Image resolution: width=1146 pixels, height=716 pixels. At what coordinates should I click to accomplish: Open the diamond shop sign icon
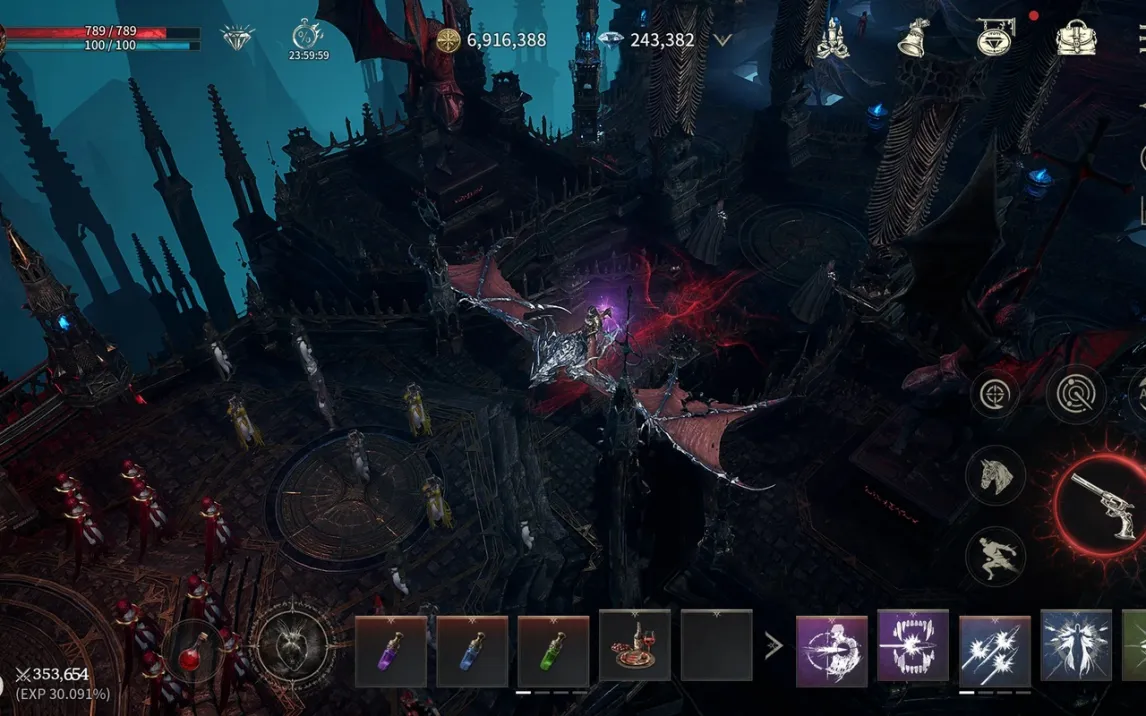(x=995, y=38)
